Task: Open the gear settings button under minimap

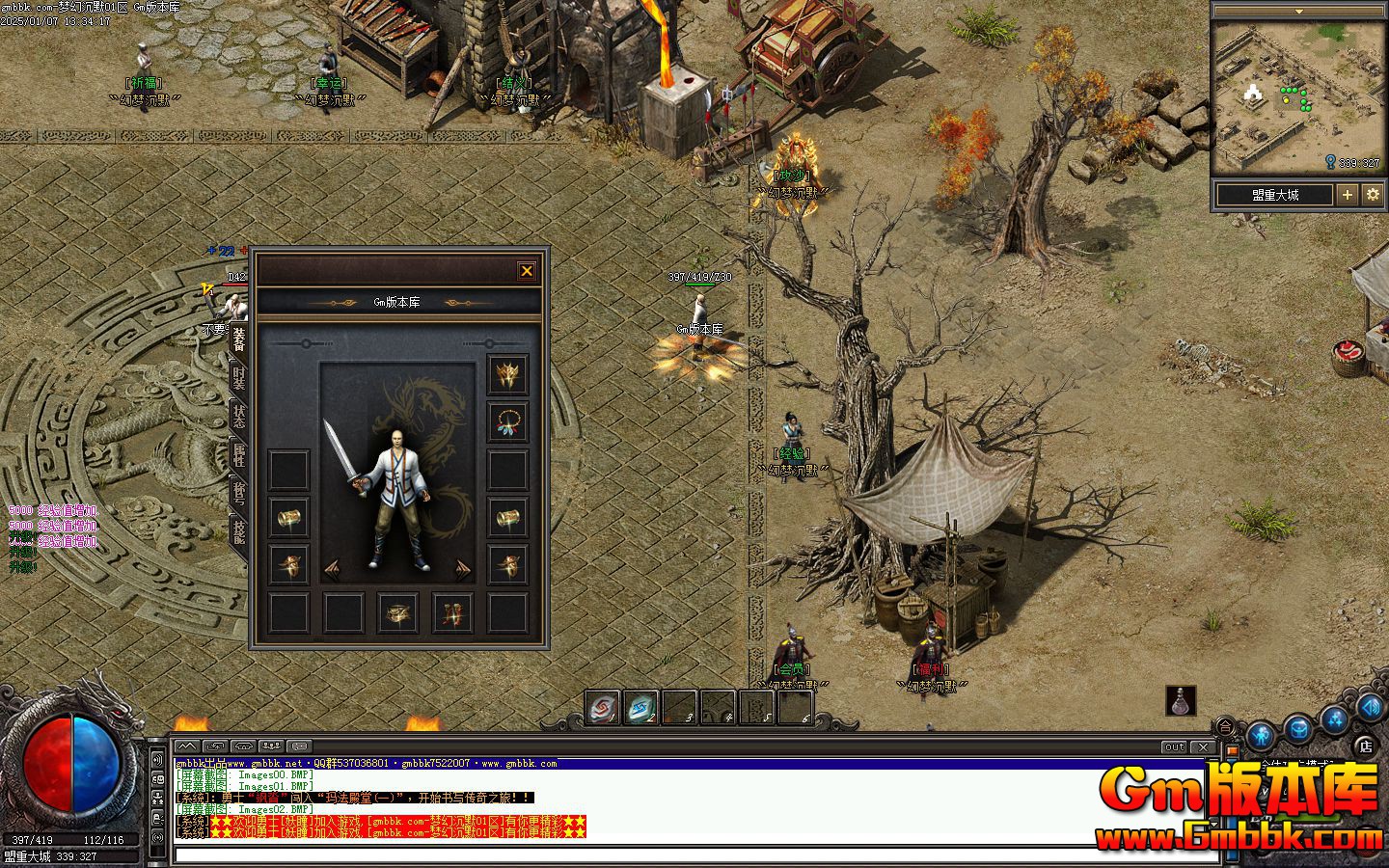Action: [x=1374, y=195]
